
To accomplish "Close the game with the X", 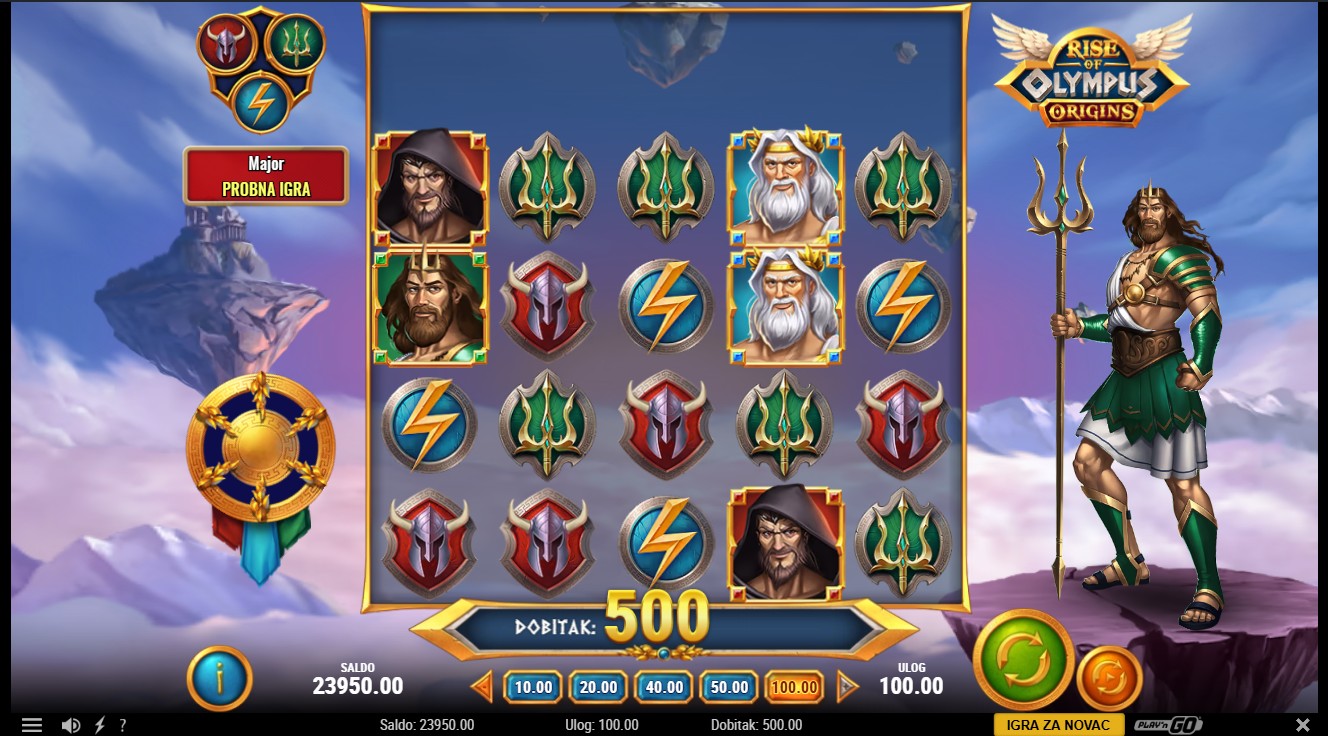I will (1302, 725).
